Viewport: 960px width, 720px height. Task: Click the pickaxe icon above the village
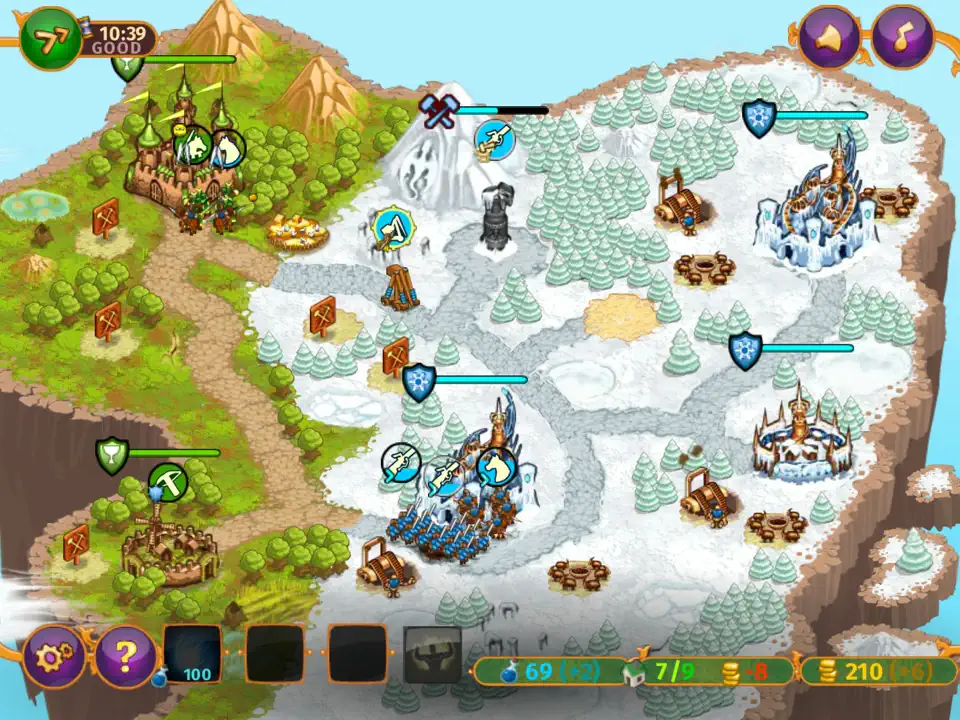[x=167, y=483]
